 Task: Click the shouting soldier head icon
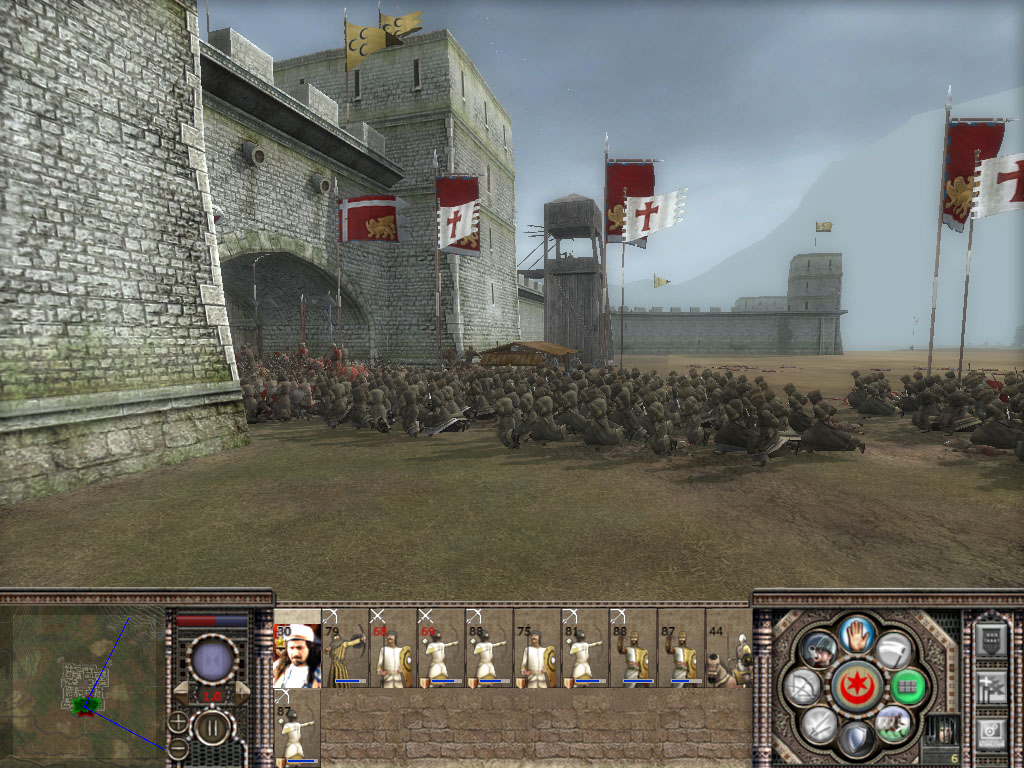(x=818, y=648)
